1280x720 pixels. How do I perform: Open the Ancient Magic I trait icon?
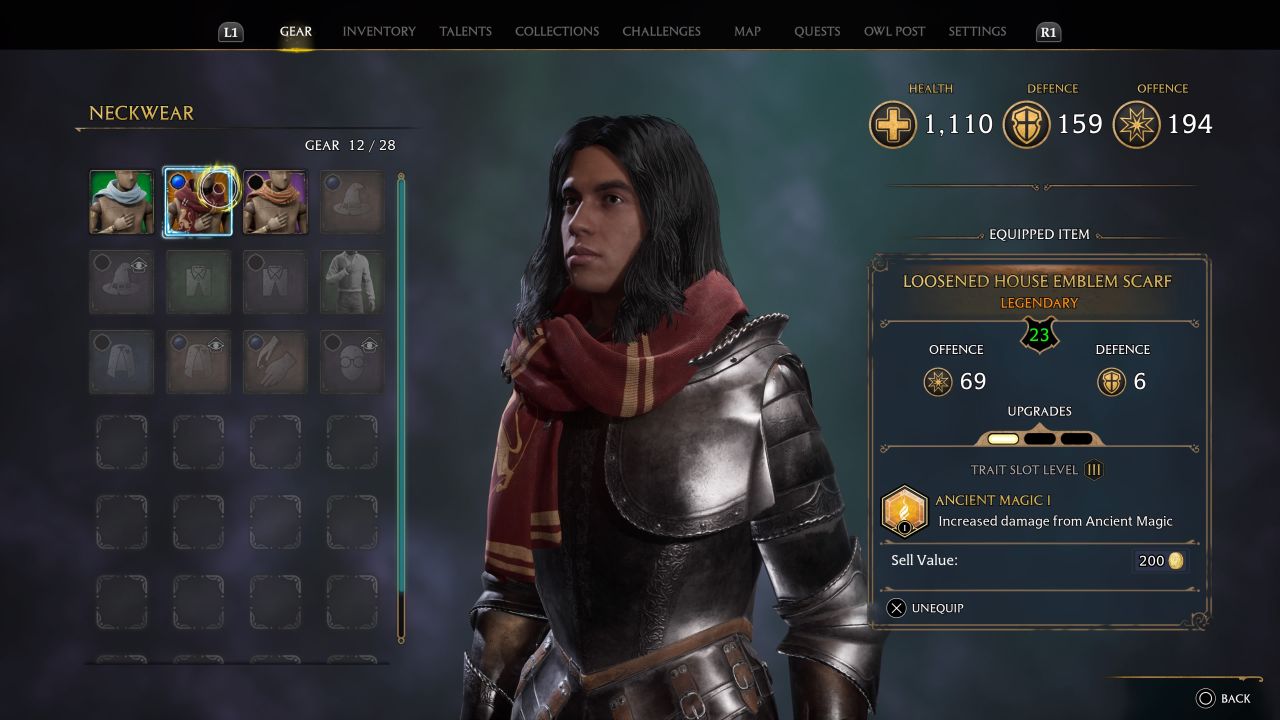point(904,509)
